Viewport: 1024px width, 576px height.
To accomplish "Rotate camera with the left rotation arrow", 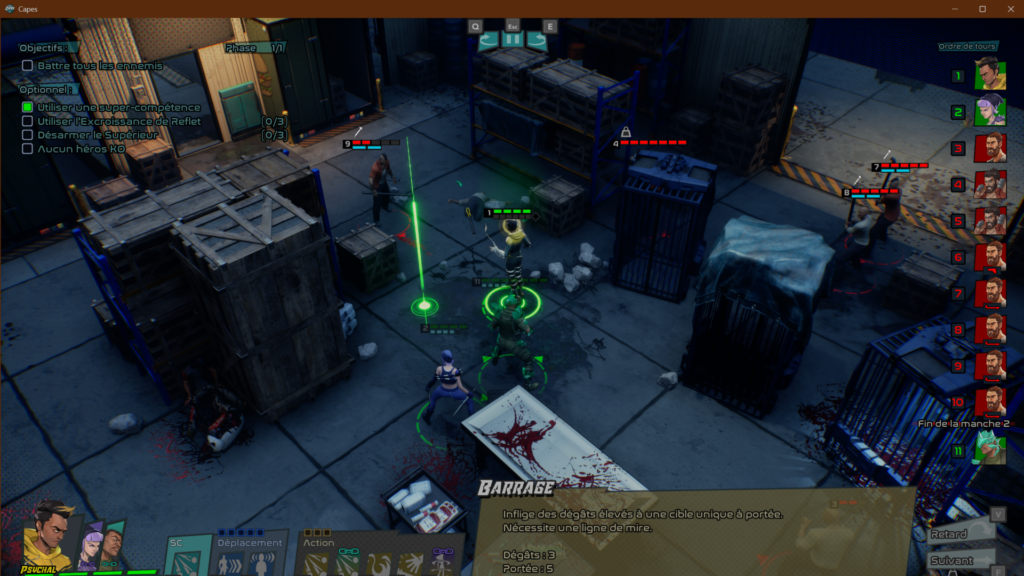I will (488, 40).
